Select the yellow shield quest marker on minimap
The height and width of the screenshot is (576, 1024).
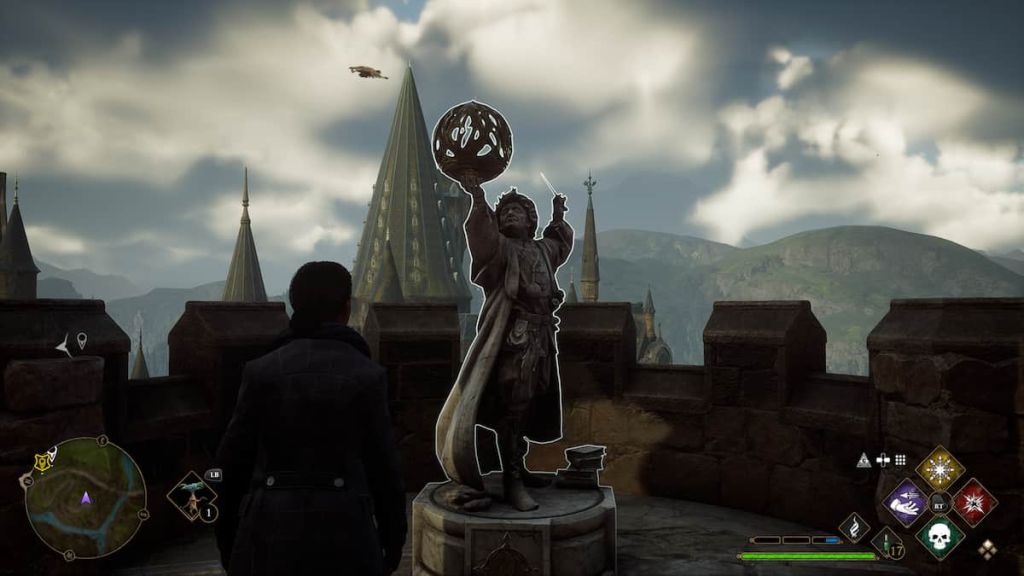click(42, 461)
